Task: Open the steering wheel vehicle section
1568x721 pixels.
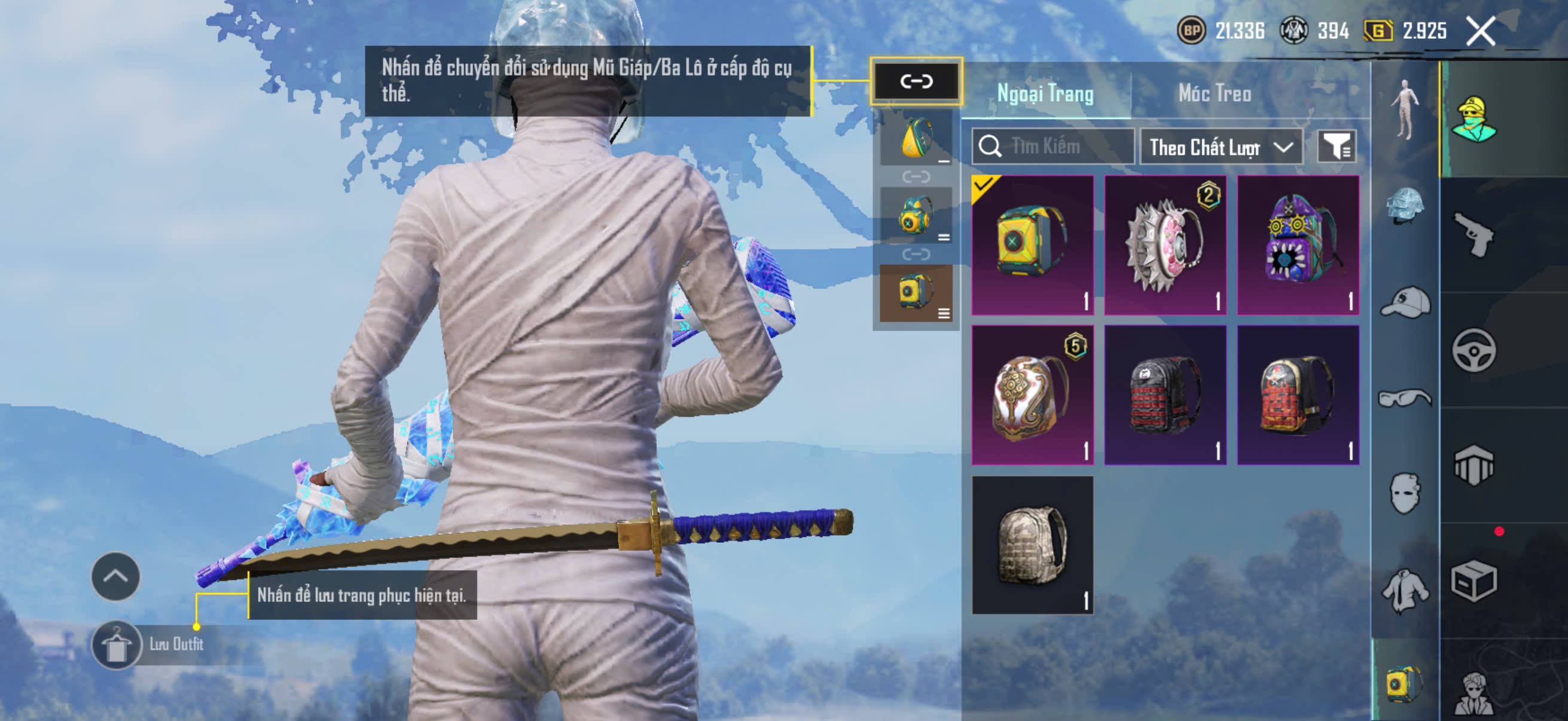Action: [1474, 350]
